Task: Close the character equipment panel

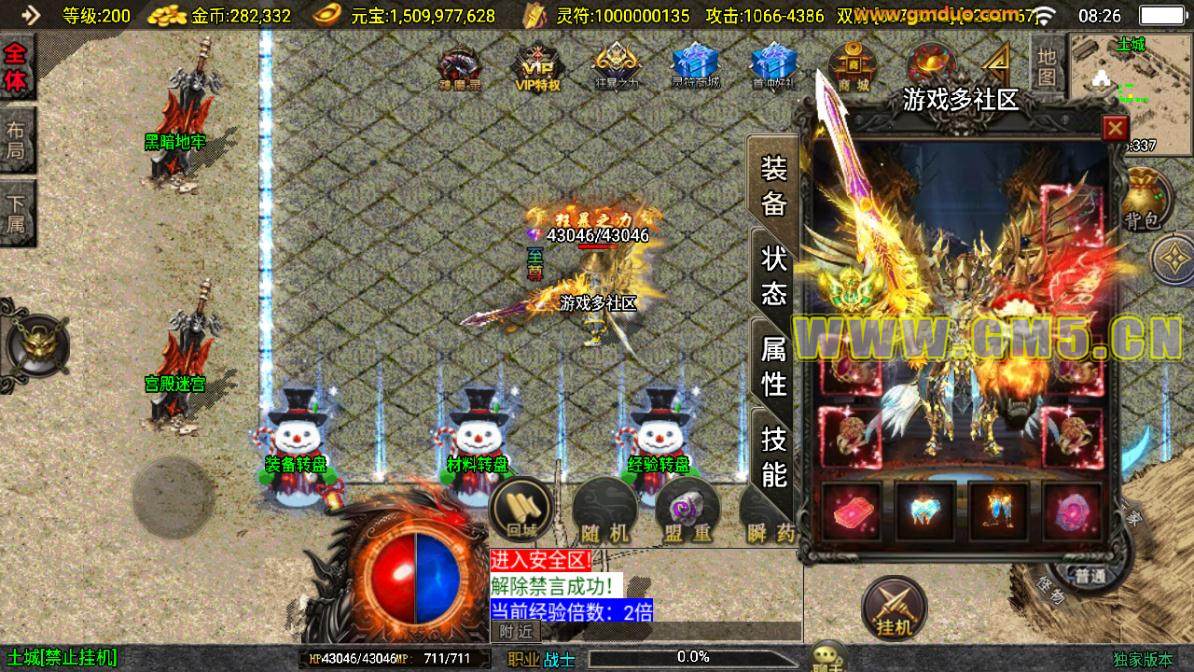Action: point(1115,129)
